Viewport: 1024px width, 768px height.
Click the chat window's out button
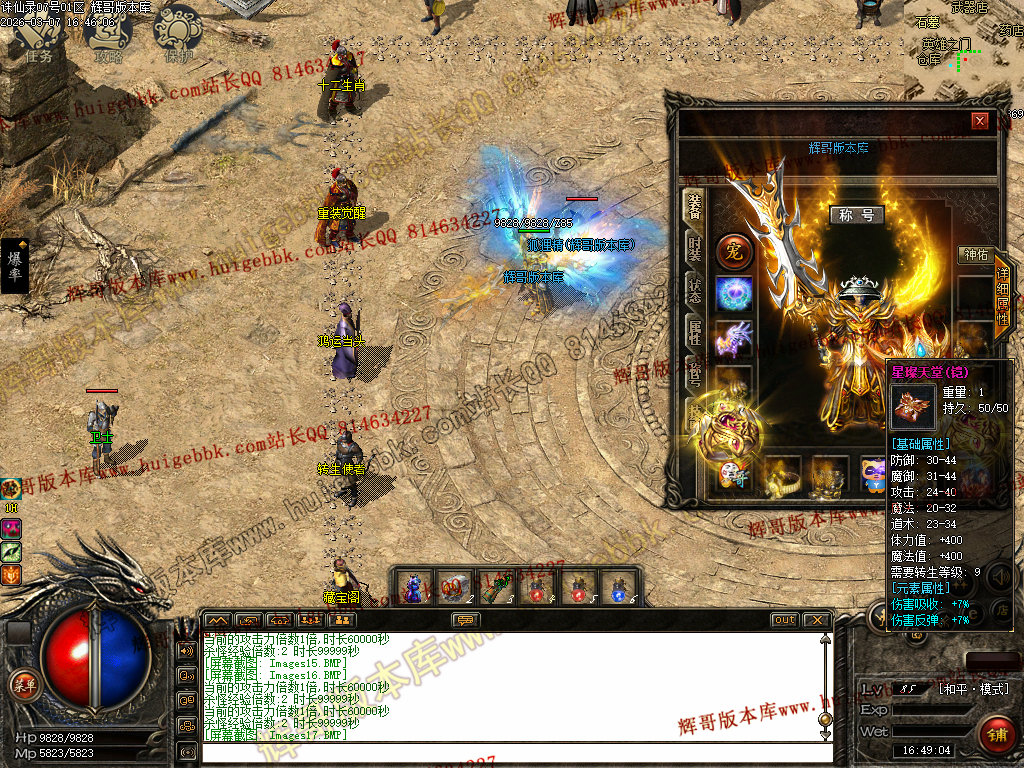[x=784, y=620]
